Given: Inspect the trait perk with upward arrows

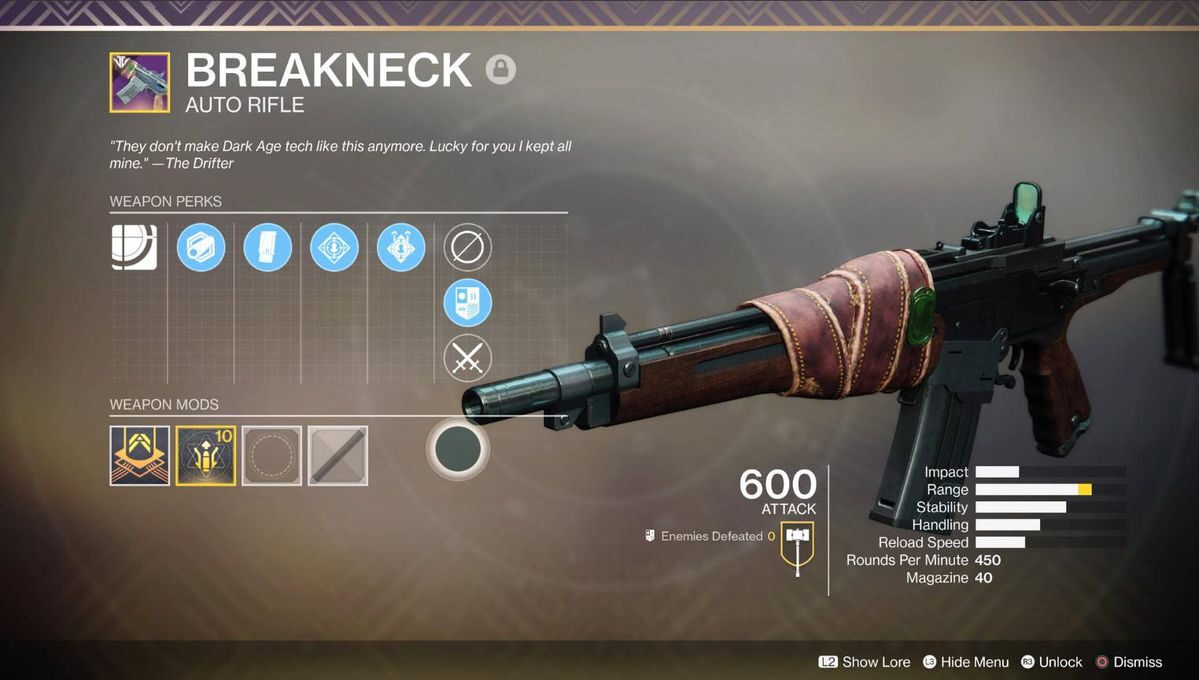Looking at the screenshot, I should [401, 247].
